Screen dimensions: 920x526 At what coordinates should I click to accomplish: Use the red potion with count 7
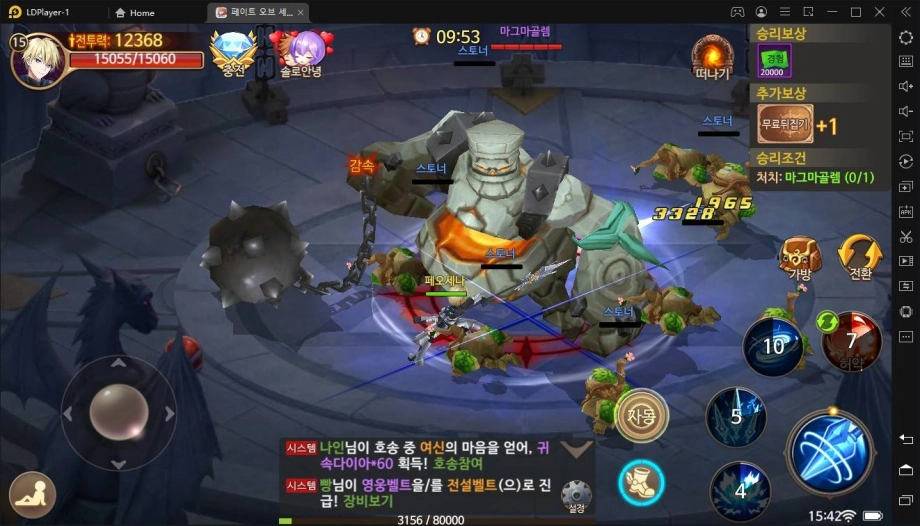tap(851, 341)
